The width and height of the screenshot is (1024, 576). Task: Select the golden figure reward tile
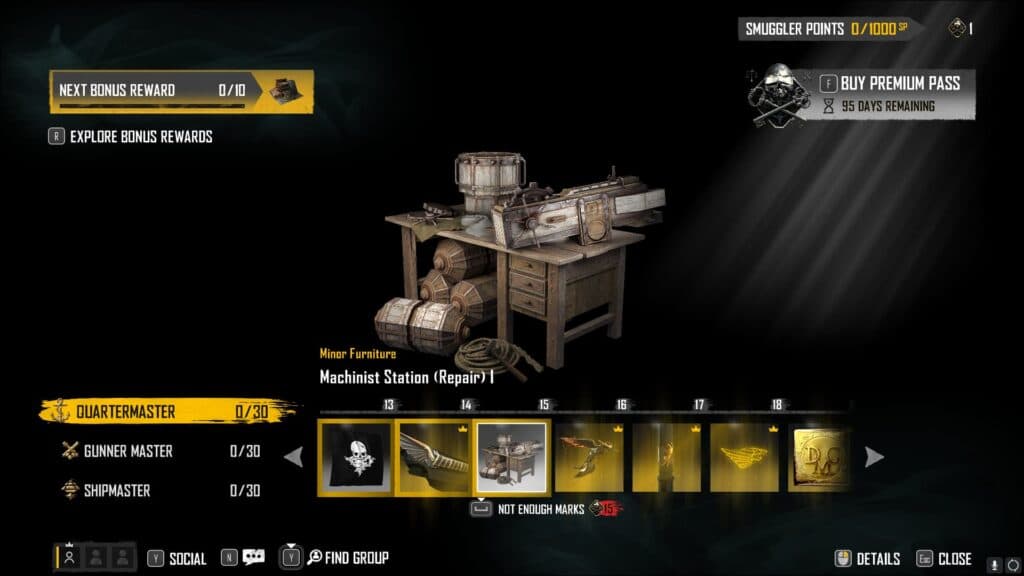(x=666, y=457)
